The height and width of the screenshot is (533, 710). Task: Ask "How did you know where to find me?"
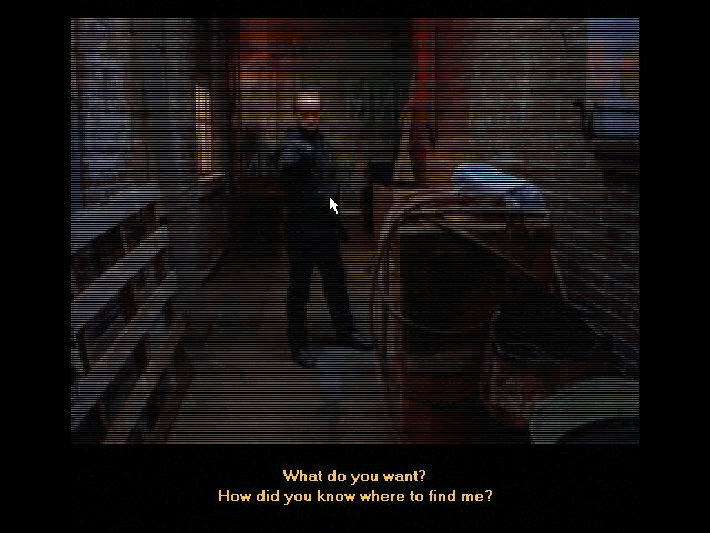click(x=354, y=495)
